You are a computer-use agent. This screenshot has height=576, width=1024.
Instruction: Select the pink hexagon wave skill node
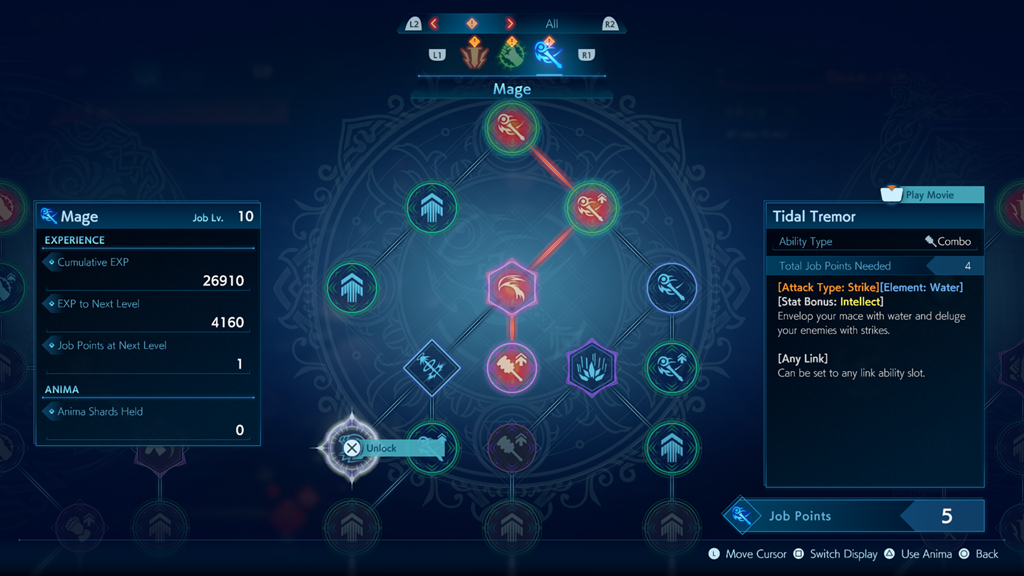tap(512, 288)
